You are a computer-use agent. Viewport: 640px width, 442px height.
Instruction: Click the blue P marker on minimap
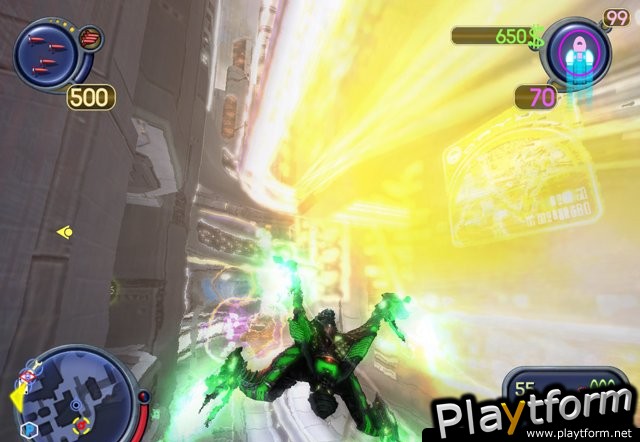tap(29, 429)
